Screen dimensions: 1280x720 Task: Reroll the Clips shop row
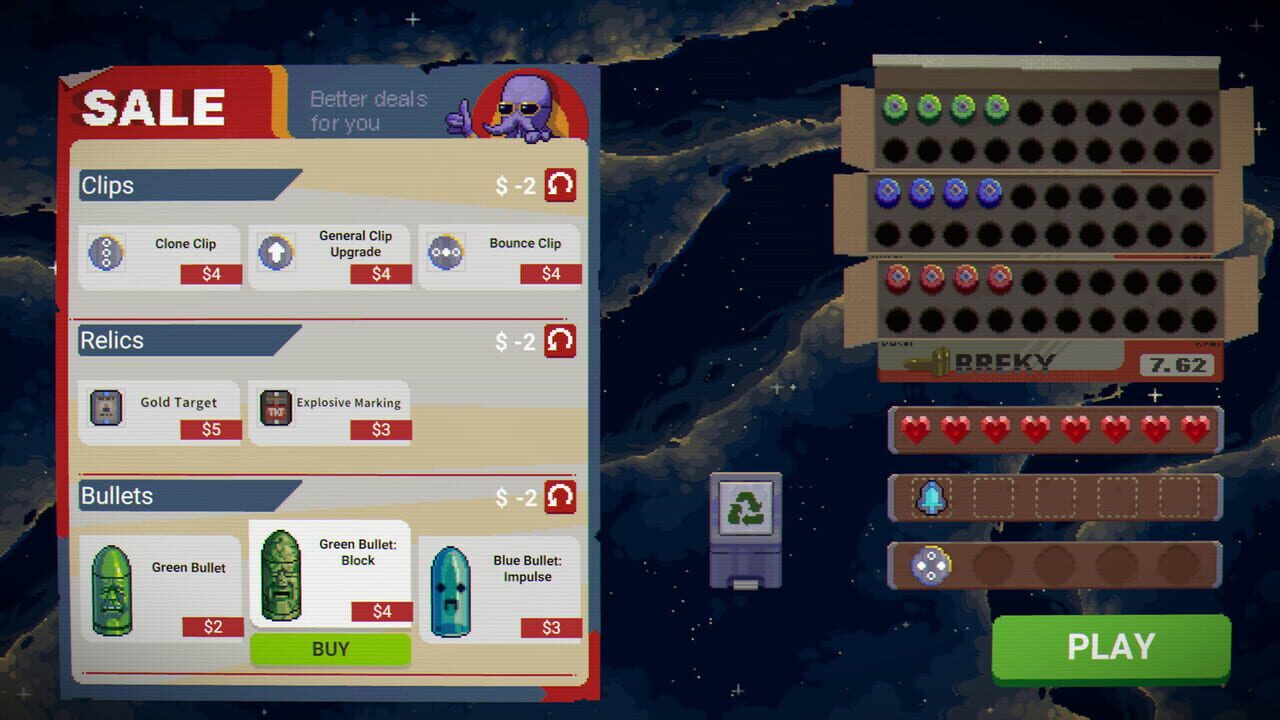pos(560,185)
